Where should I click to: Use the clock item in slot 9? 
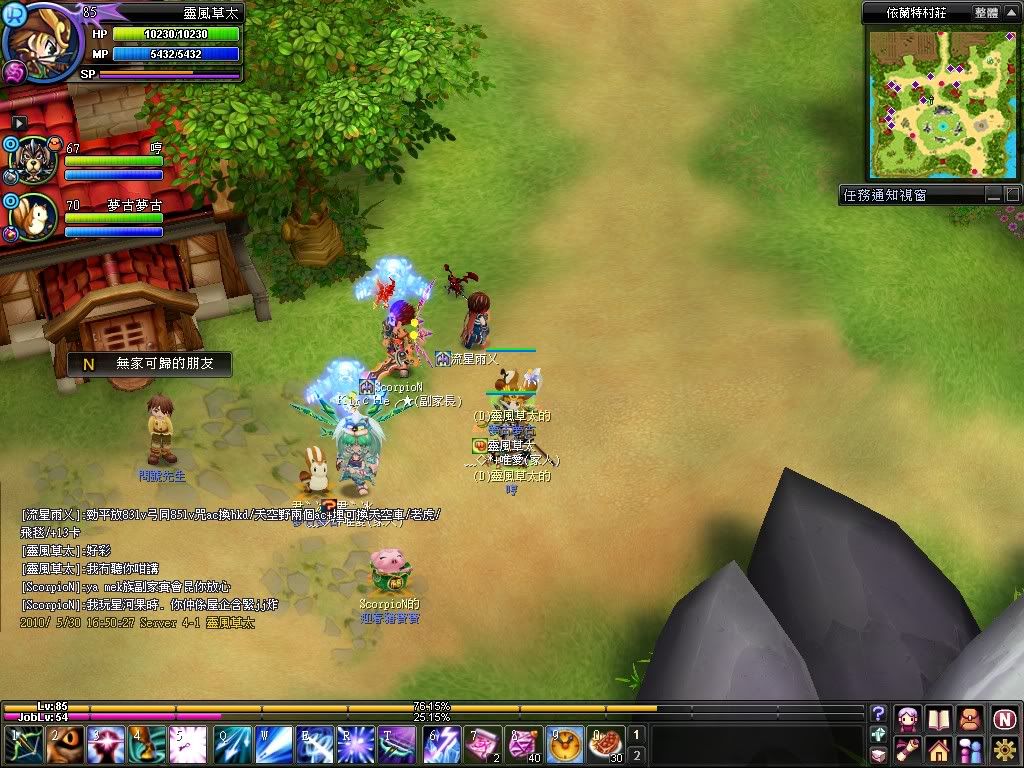564,745
